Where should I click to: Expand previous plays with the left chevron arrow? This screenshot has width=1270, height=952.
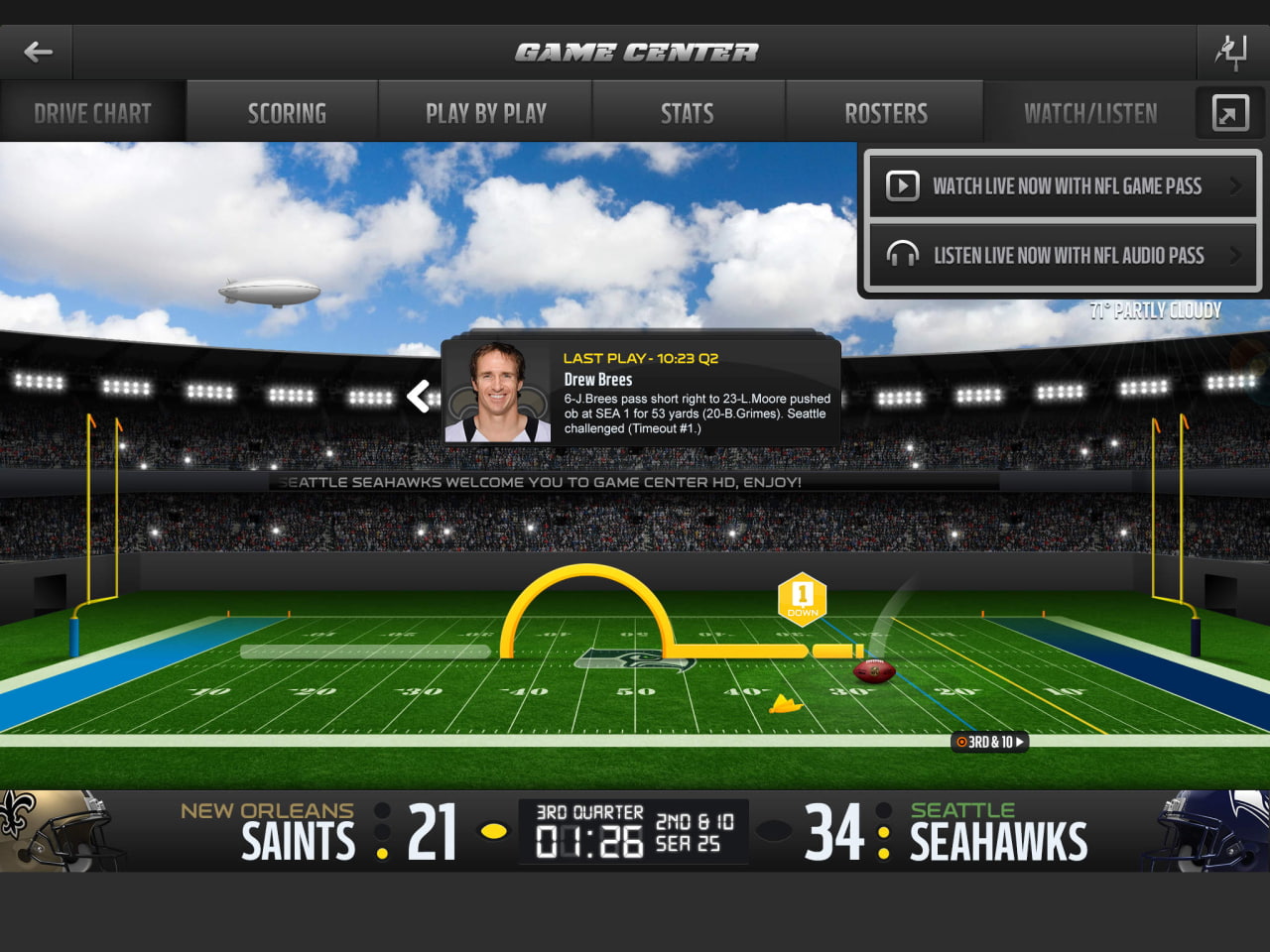(x=419, y=396)
